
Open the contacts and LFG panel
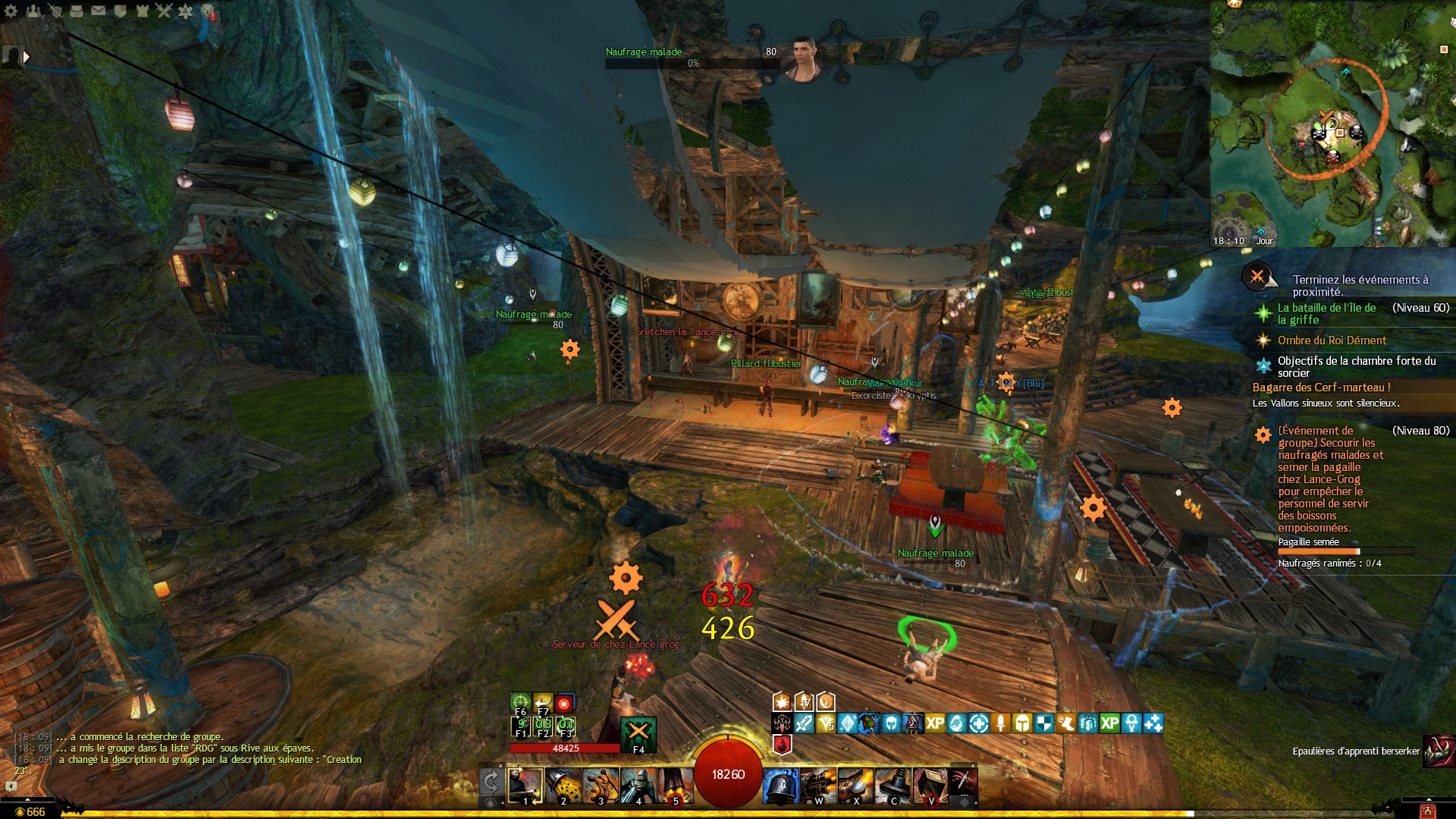point(33,11)
